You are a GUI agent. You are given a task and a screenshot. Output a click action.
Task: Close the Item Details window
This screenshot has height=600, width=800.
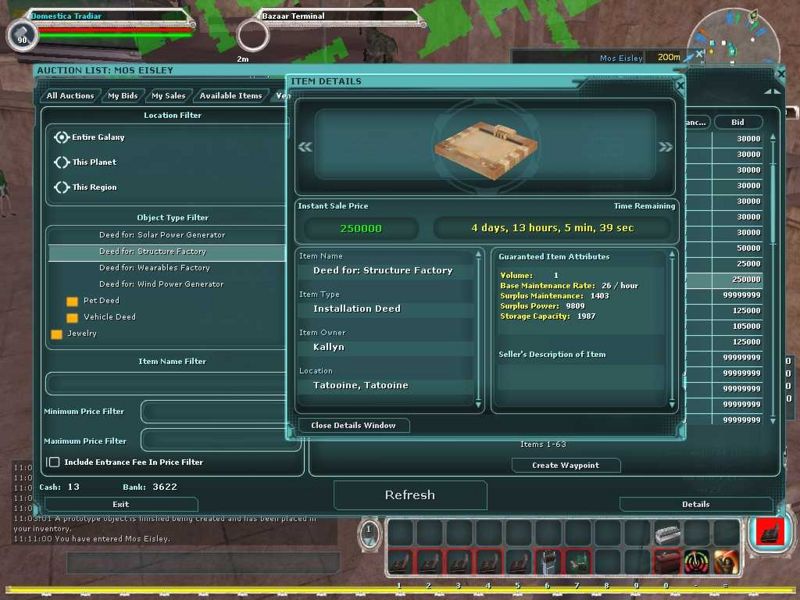[353, 425]
